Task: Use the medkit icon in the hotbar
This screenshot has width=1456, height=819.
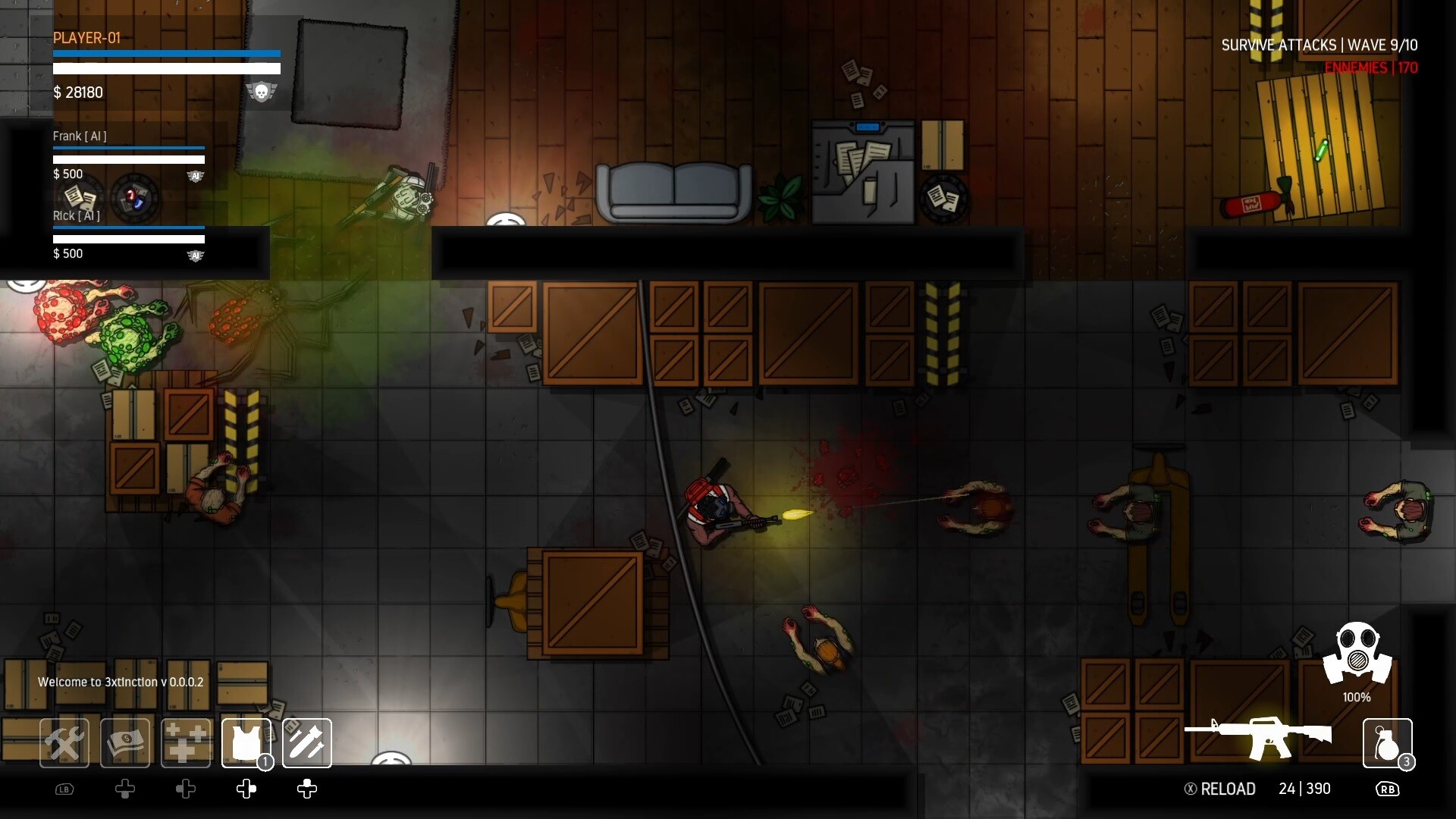Action: (x=186, y=743)
